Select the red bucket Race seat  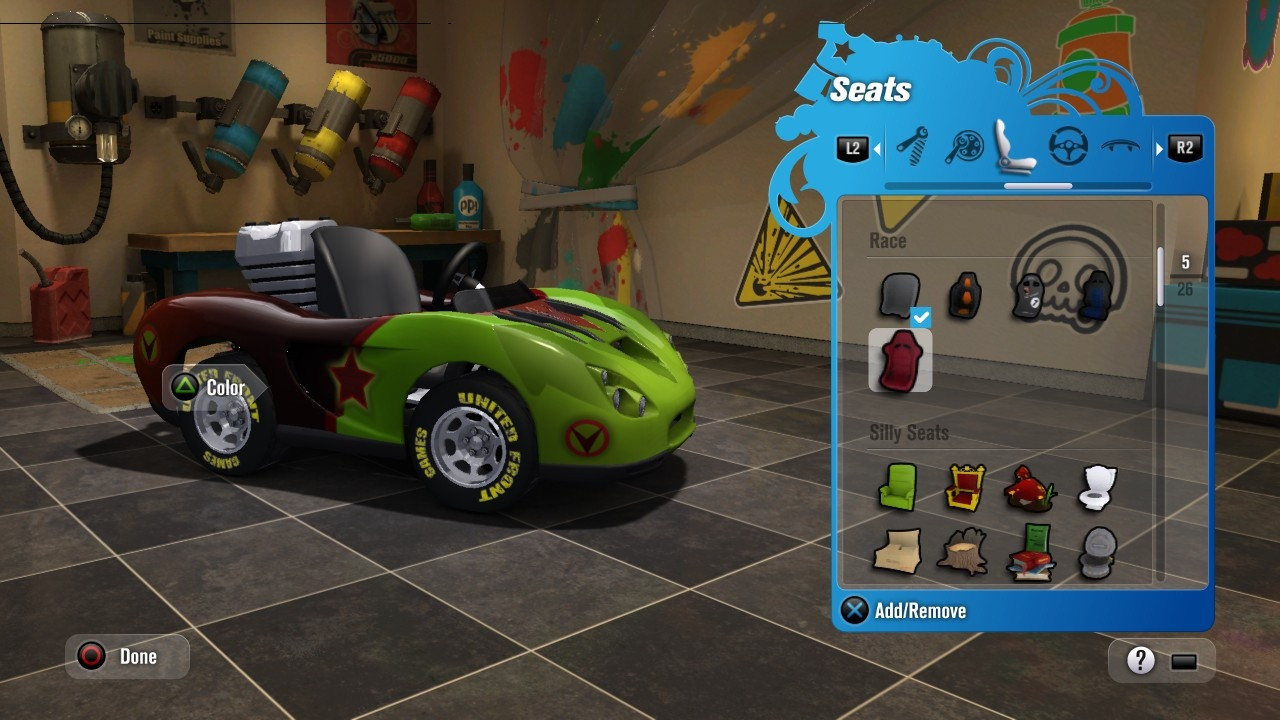(900, 360)
